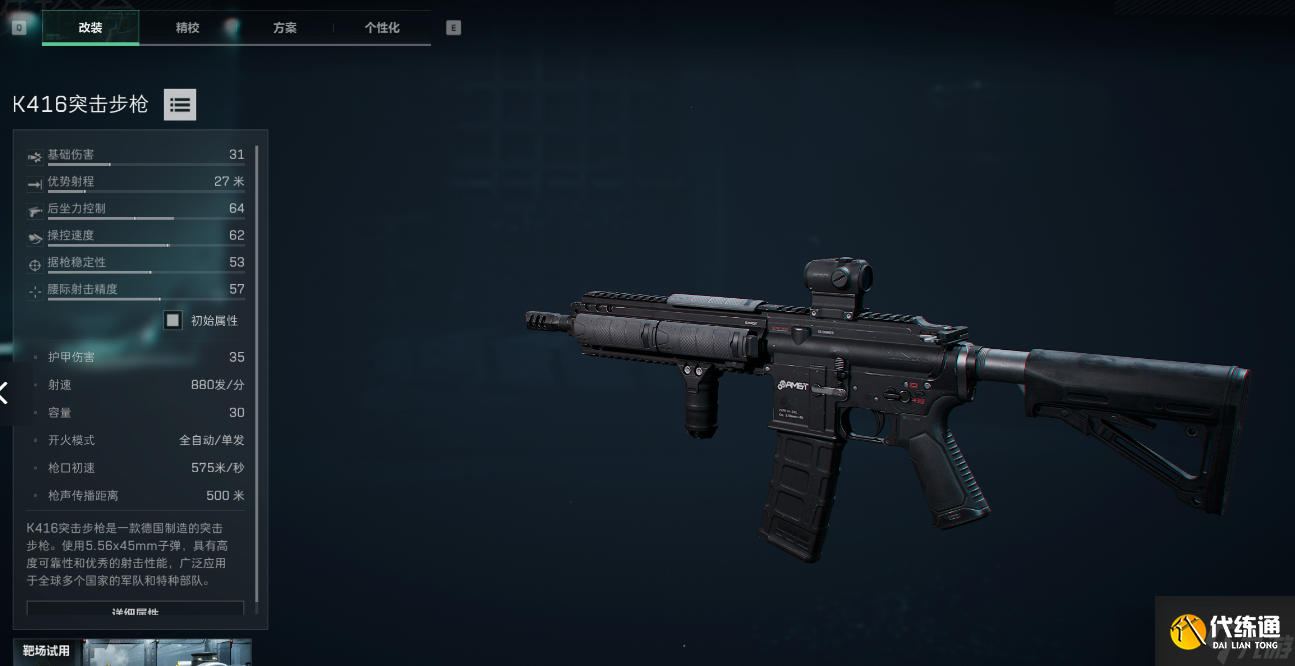
Task: Show the 详细属性 panel
Action: 135,609
